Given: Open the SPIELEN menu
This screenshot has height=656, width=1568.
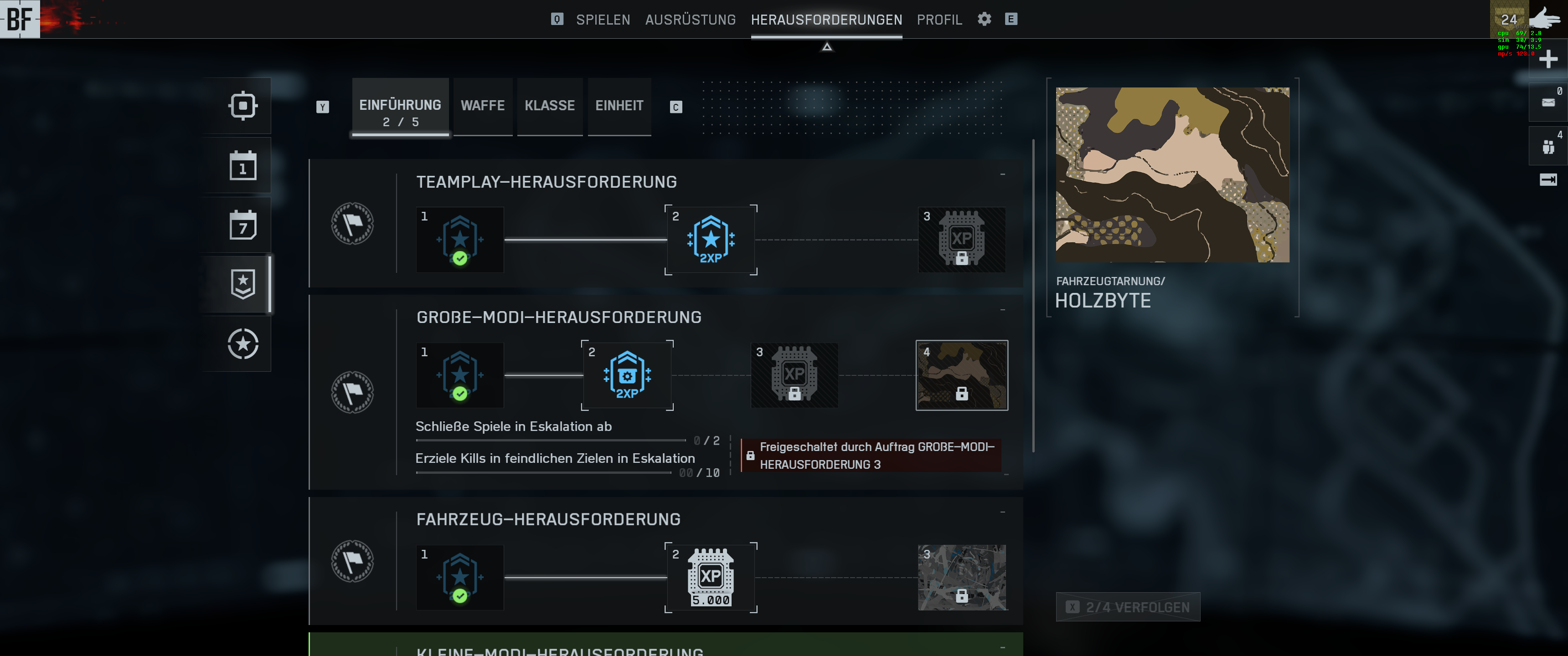Looking at the screenshot, I should (603, 20).
